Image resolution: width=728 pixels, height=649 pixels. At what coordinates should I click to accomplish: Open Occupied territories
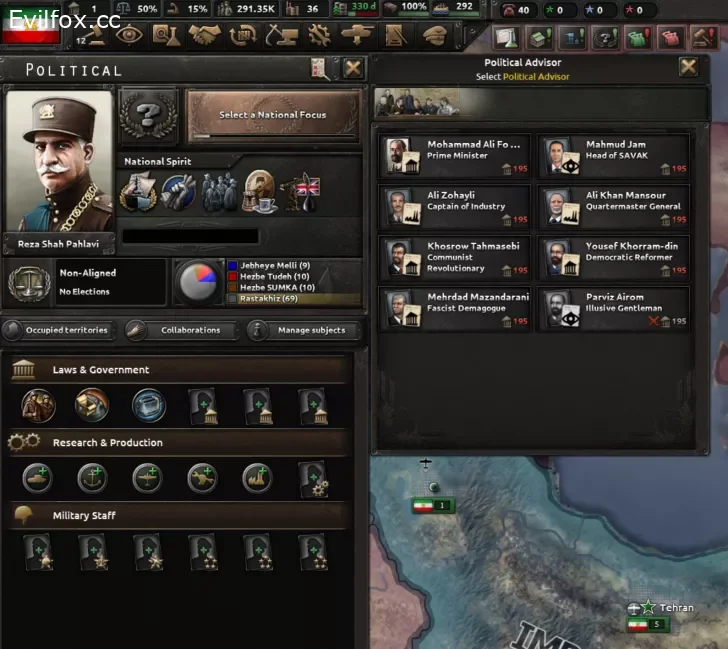(x=59, y=330)
